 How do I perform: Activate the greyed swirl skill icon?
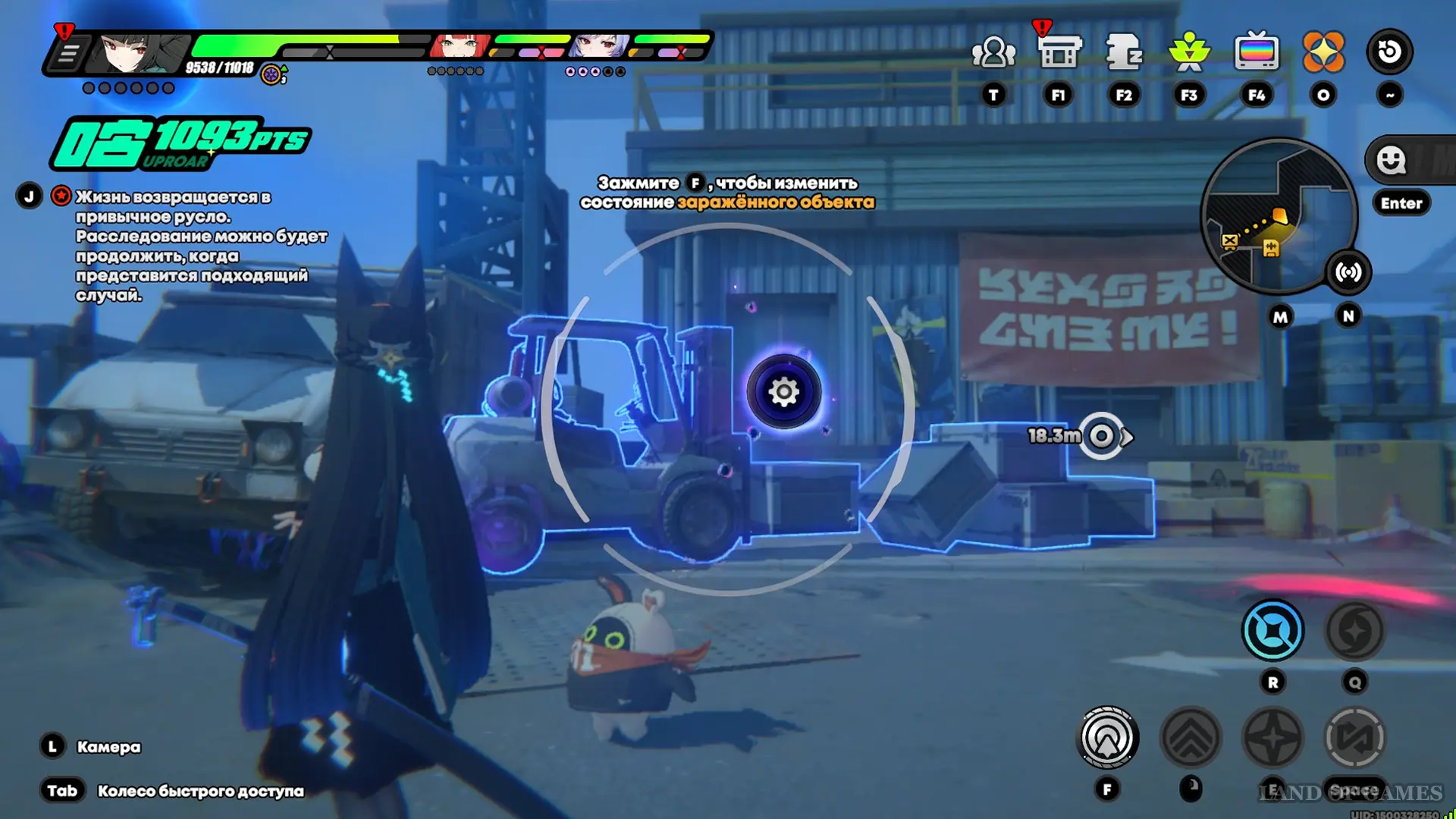pyautogui.click(x=1354, y=630)
